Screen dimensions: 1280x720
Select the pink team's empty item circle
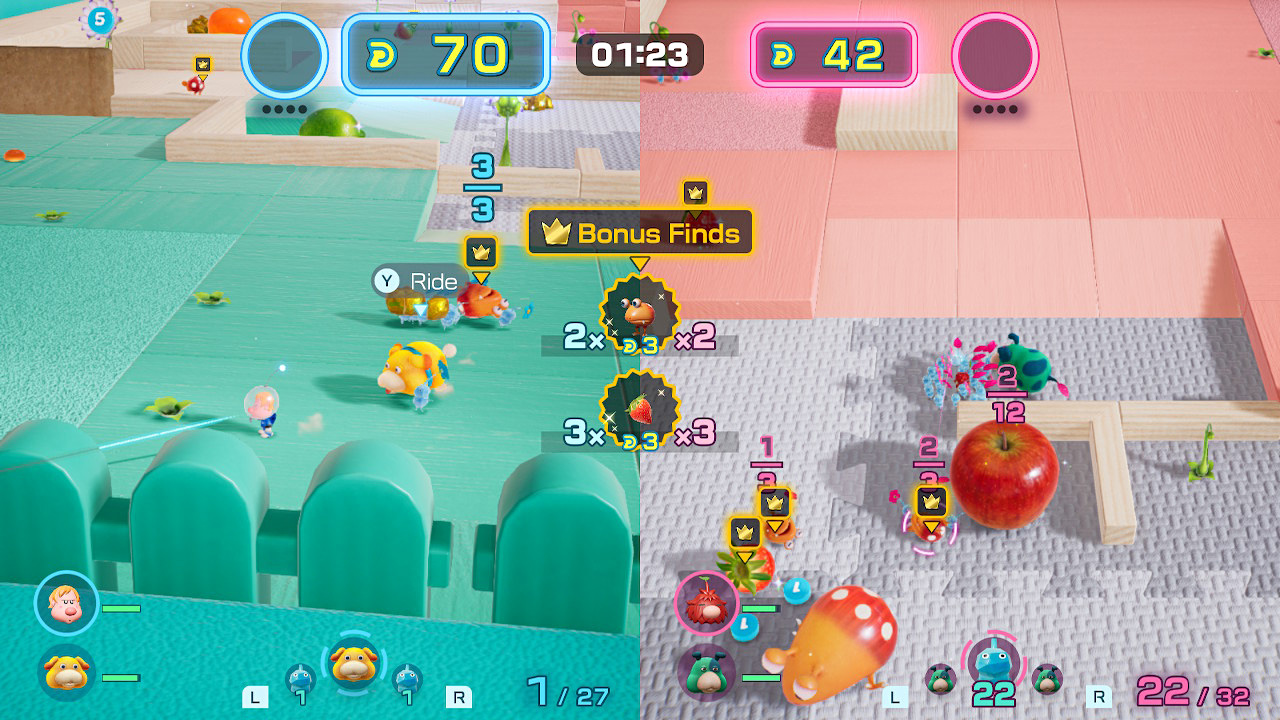pos(995,55)
